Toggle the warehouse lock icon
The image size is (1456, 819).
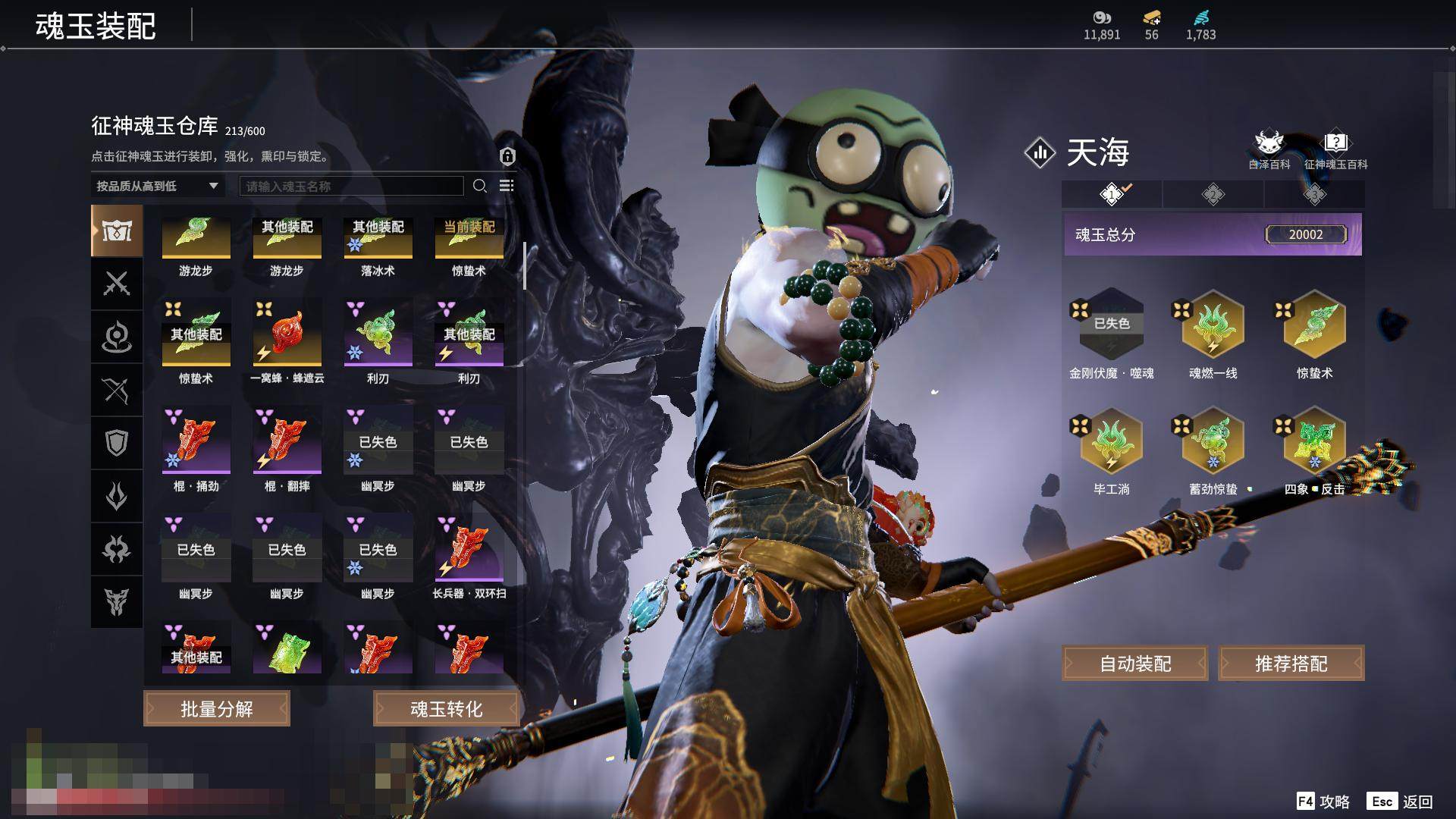[x=507, y=156]
